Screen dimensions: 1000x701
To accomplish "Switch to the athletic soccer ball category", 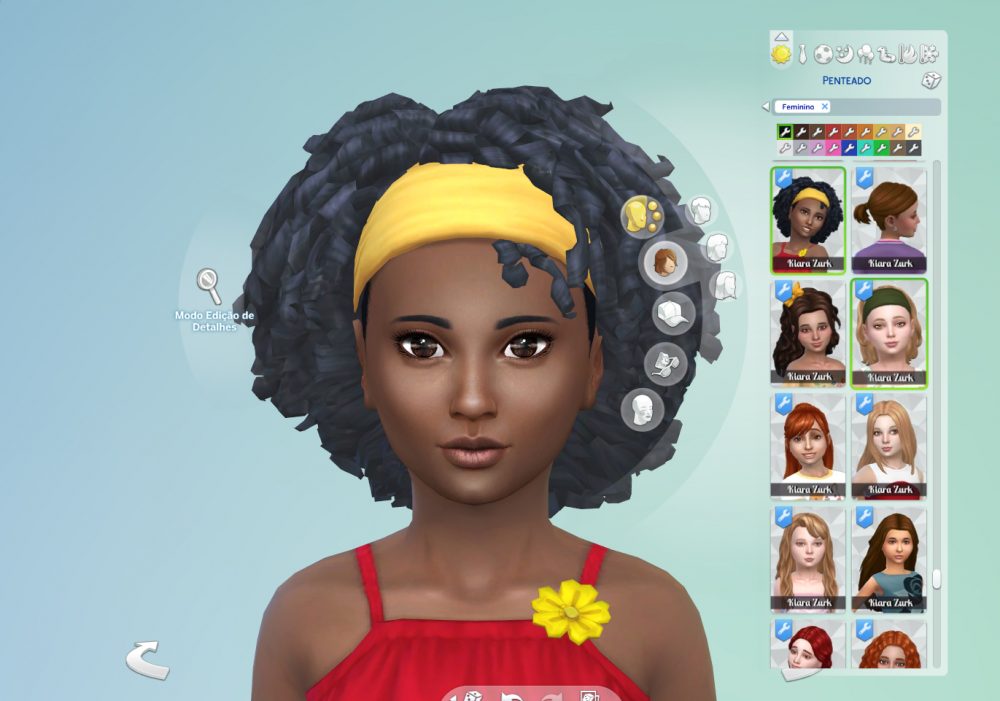I will click(x=823, y=53).
